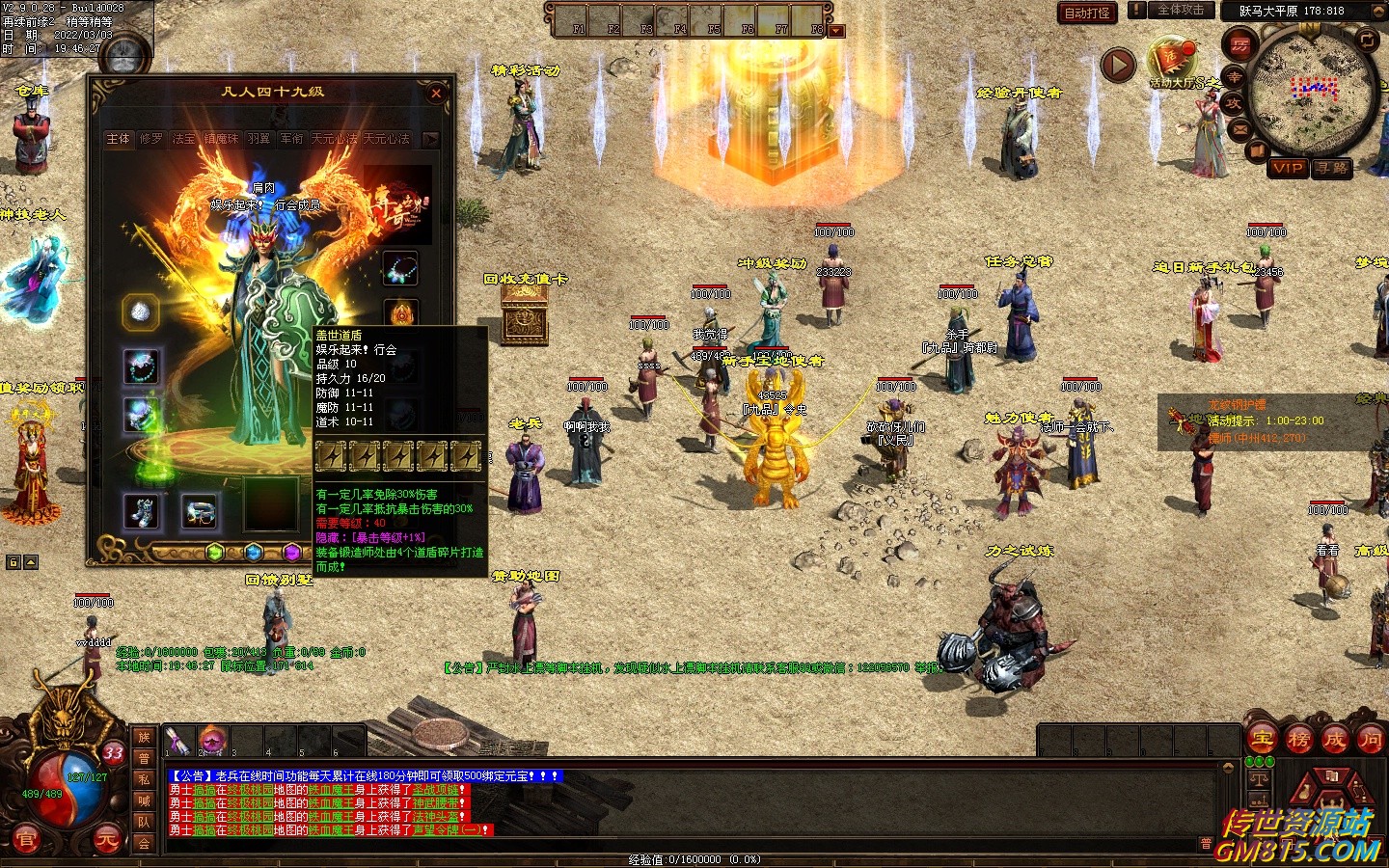The width and height of the screenshot is (1389, 868).
Task: Switch to the 修罗 tab
Action: (151, 139)
